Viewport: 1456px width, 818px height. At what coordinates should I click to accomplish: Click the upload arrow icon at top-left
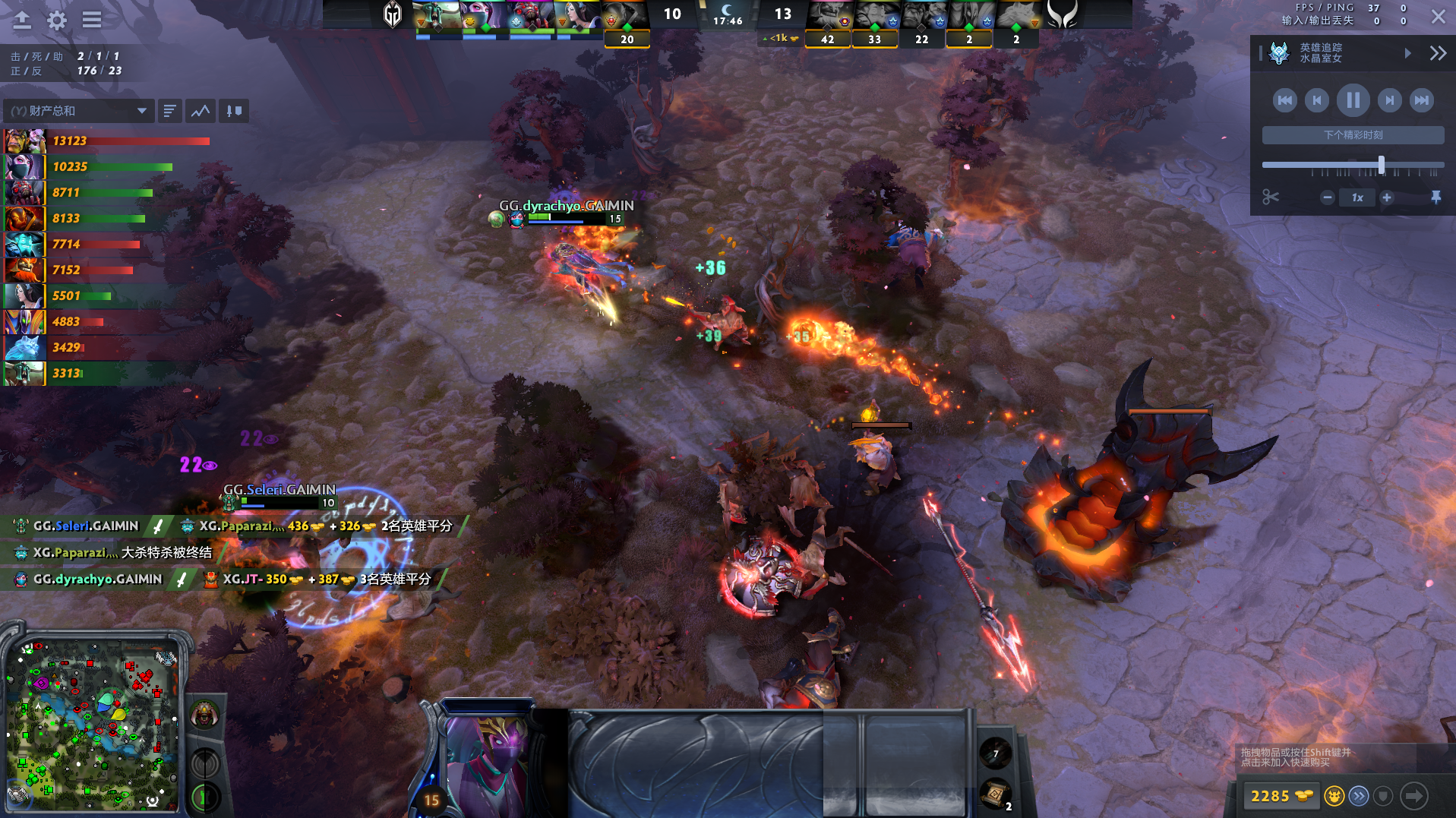pyautogui.click(x=22, y=21)
